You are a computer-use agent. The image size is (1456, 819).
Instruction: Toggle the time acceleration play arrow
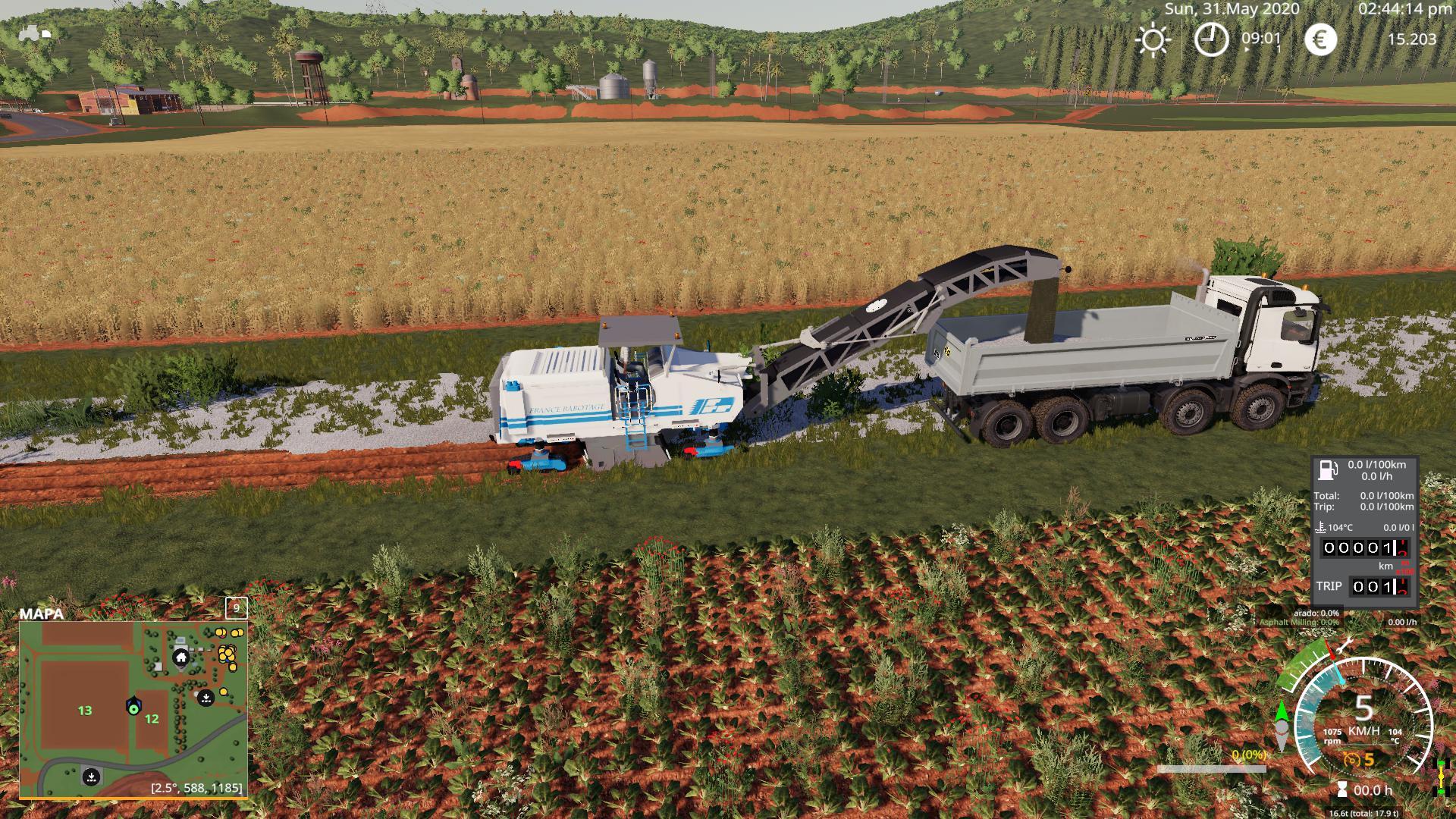1247,50
